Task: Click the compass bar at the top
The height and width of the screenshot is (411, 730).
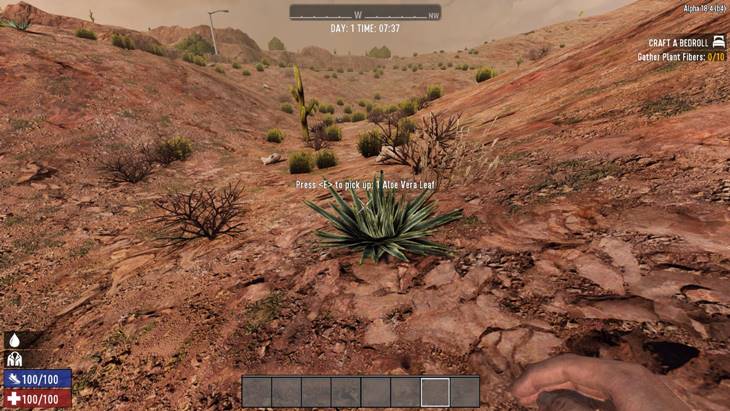Action: pyautogui.click(x=365, y=13)
